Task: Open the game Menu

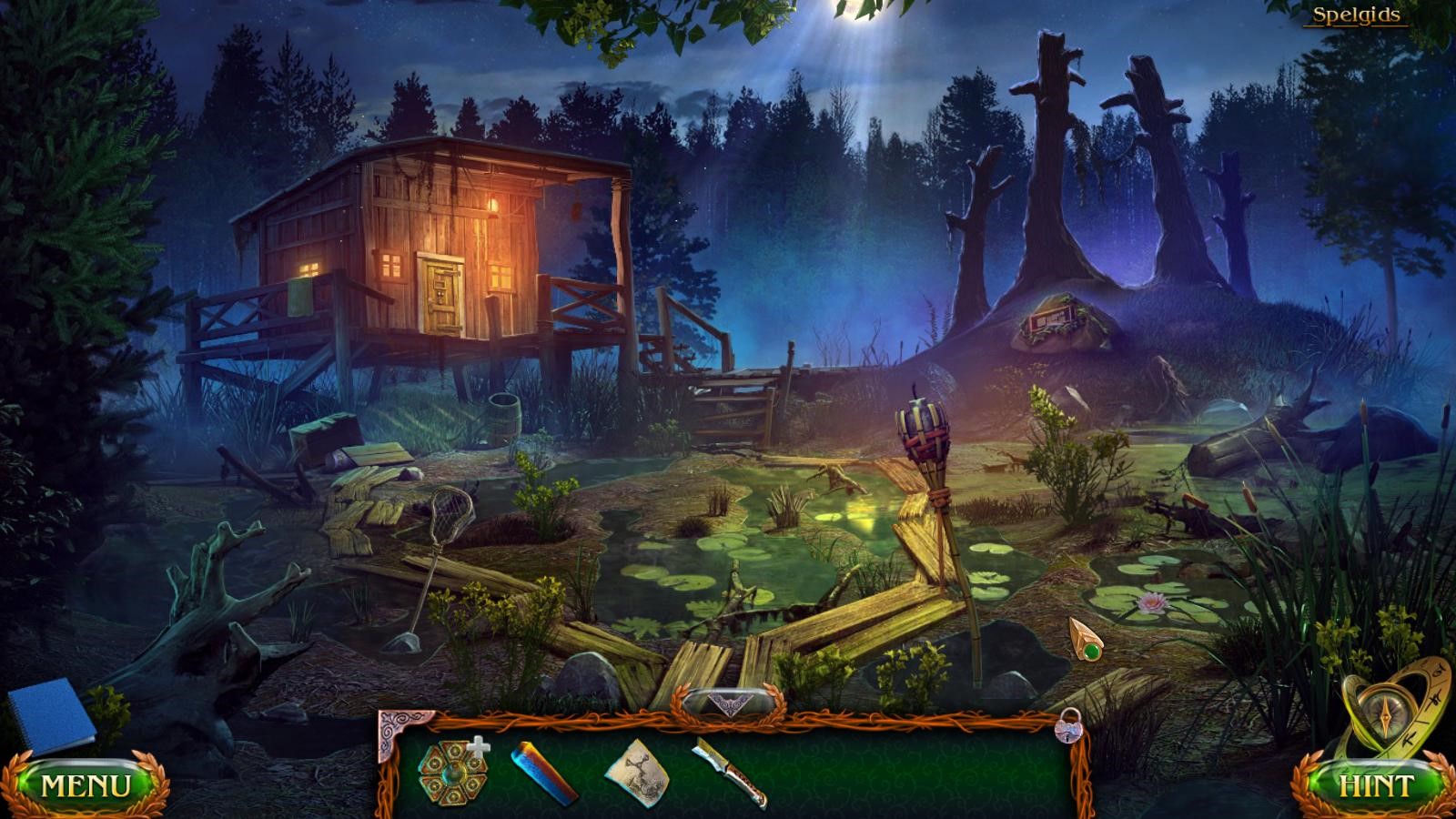Action: pos(86,784)
